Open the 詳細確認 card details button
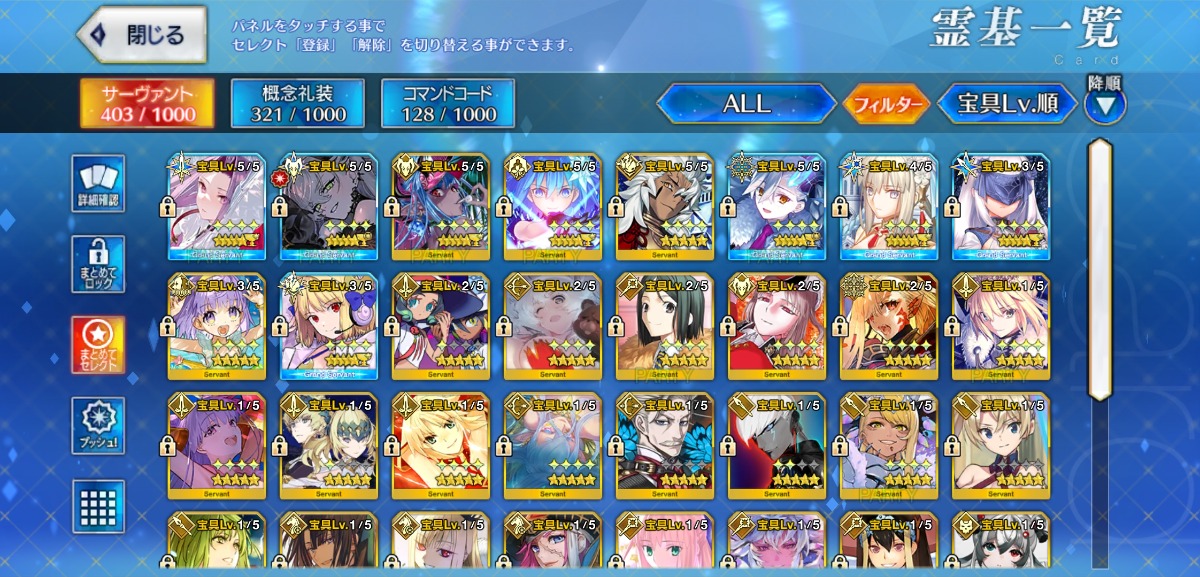The image size is (1200, 577). (x=99, y=183)
